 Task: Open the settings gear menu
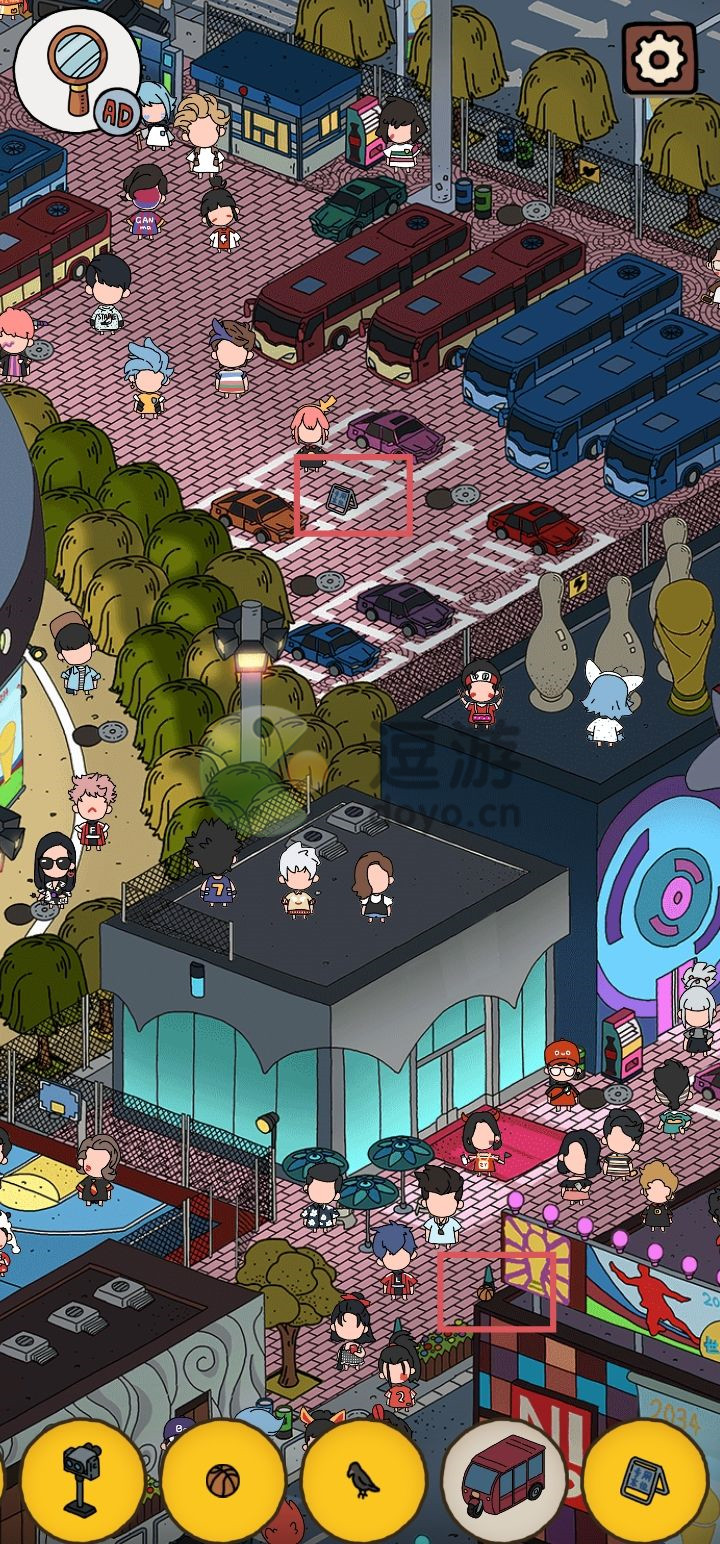click(659, 60)
